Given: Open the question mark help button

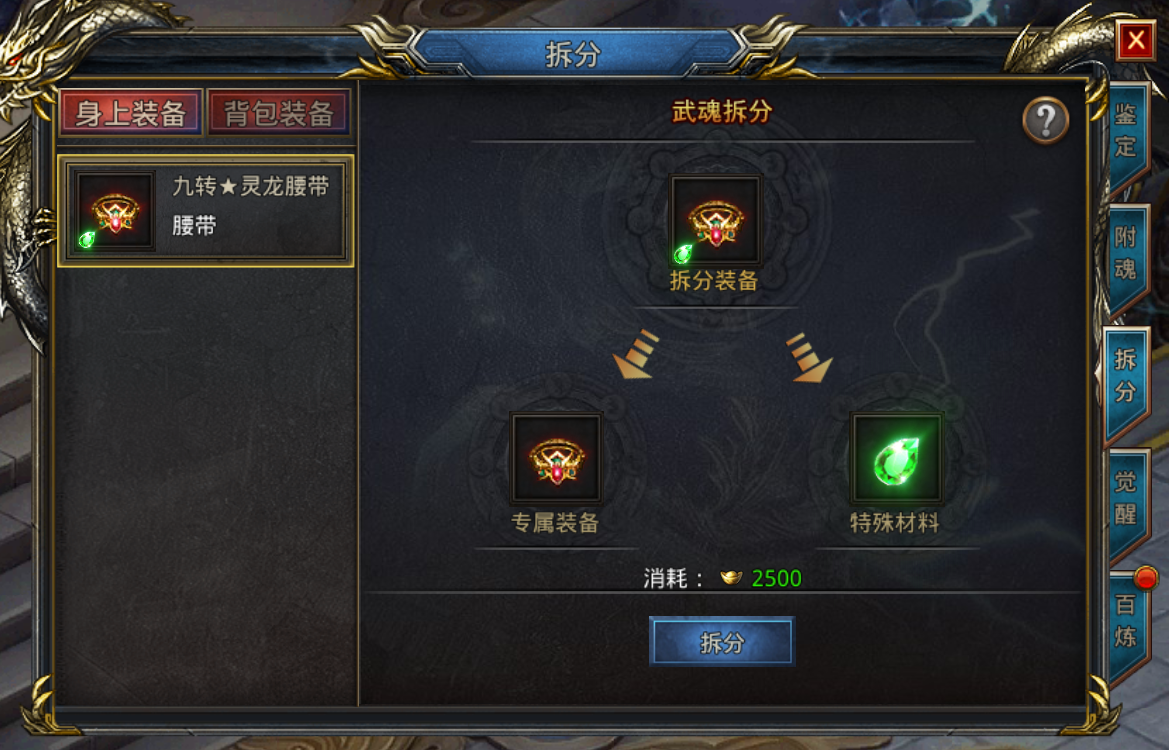Looking at the screenshot, I should tap(1045, 122).
